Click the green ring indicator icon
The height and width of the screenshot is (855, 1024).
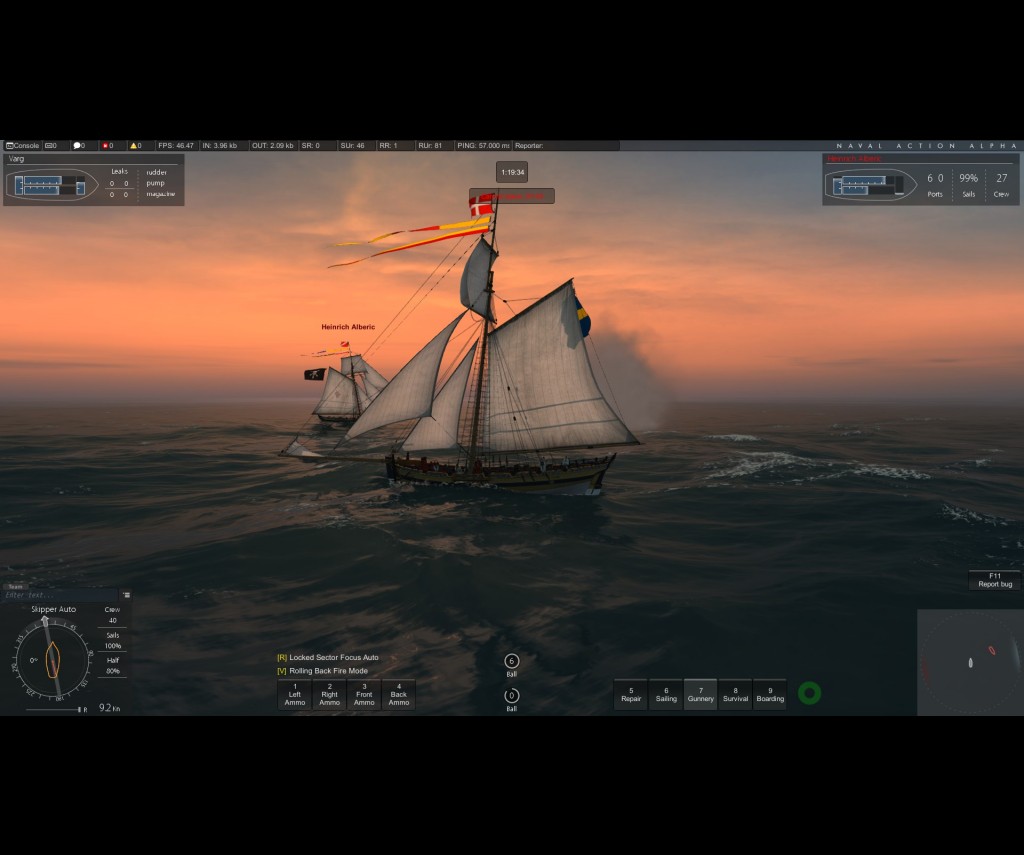(x=810, y=693)
